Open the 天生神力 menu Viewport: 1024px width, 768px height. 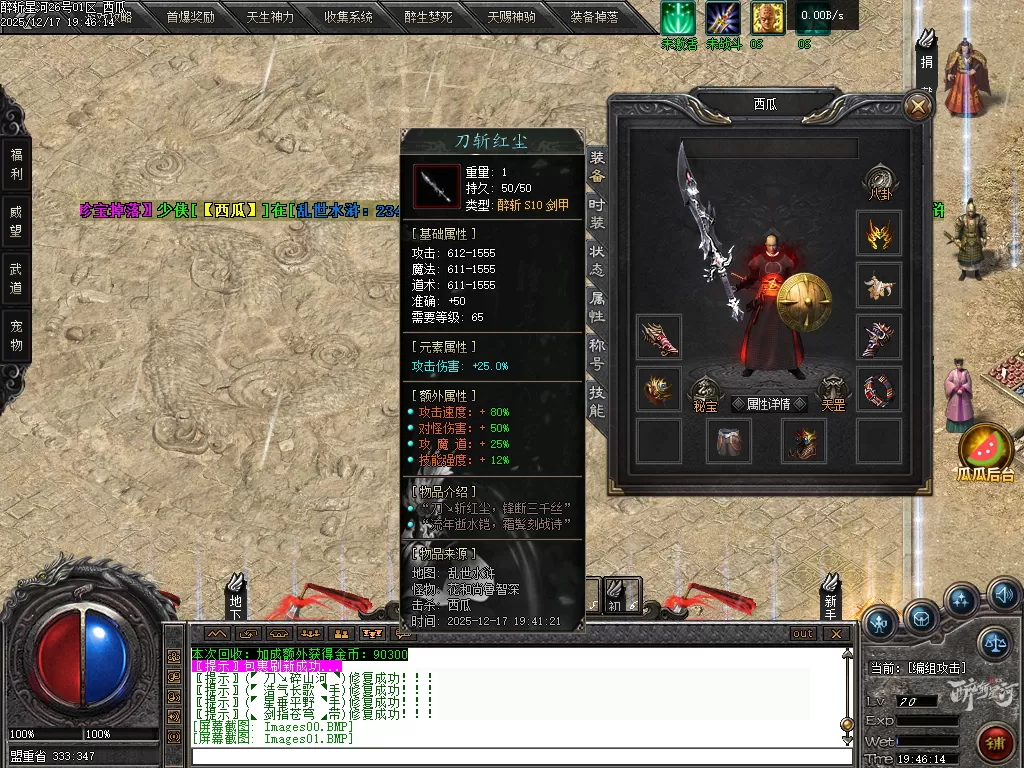(270, 17)
